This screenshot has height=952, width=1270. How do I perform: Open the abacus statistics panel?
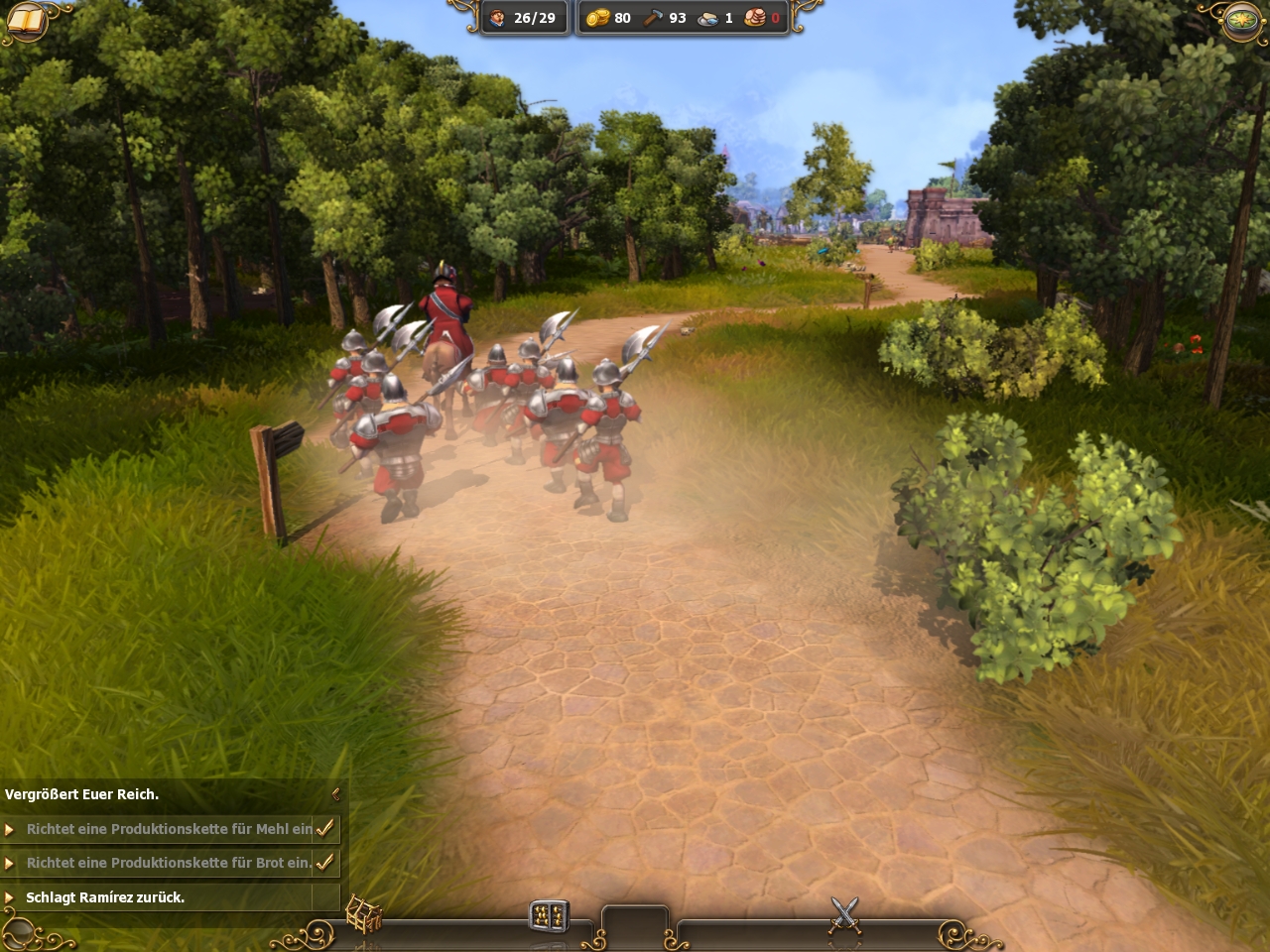tap(549, 915)
